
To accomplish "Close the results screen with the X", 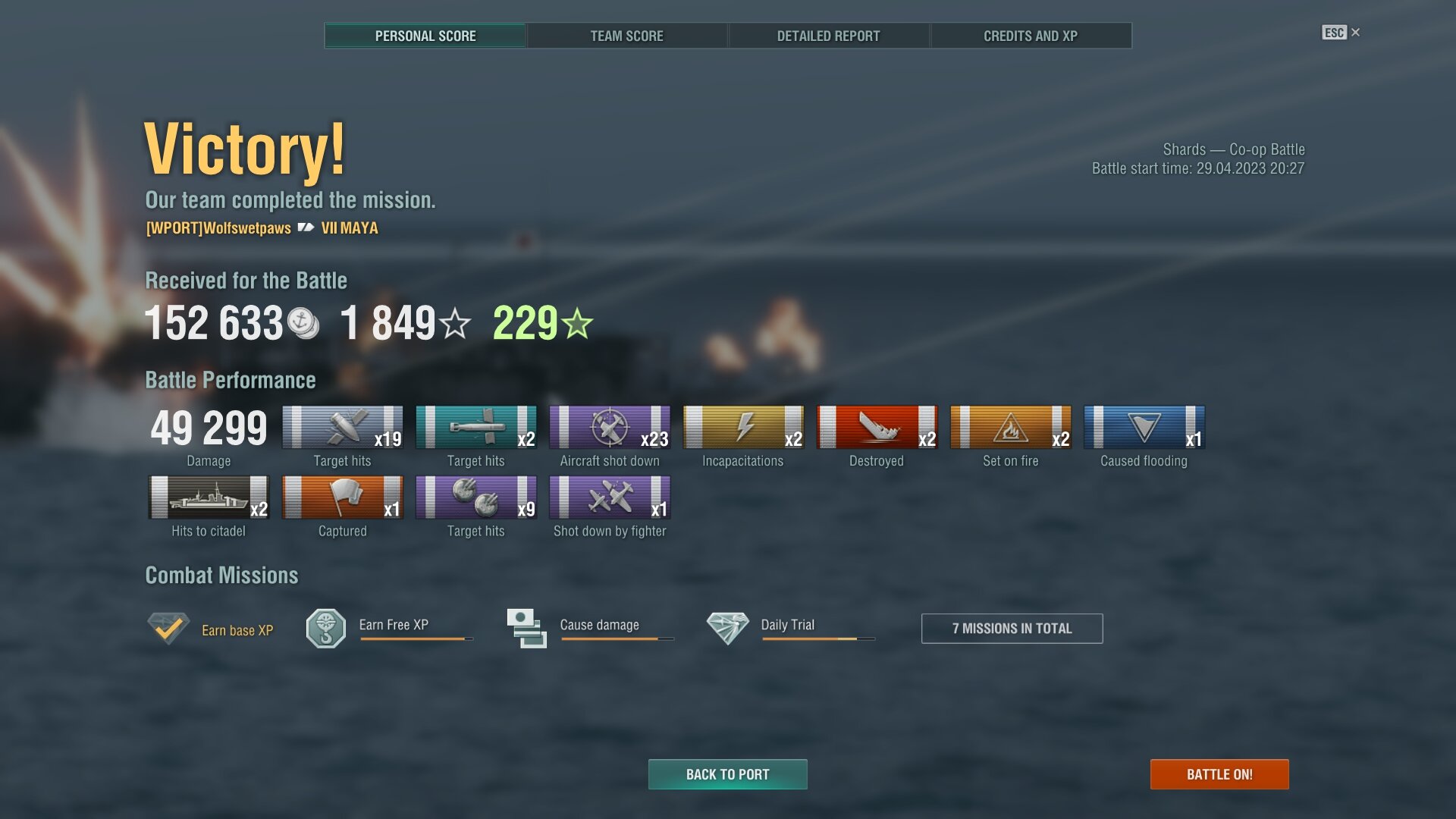I will (1355, 33).
